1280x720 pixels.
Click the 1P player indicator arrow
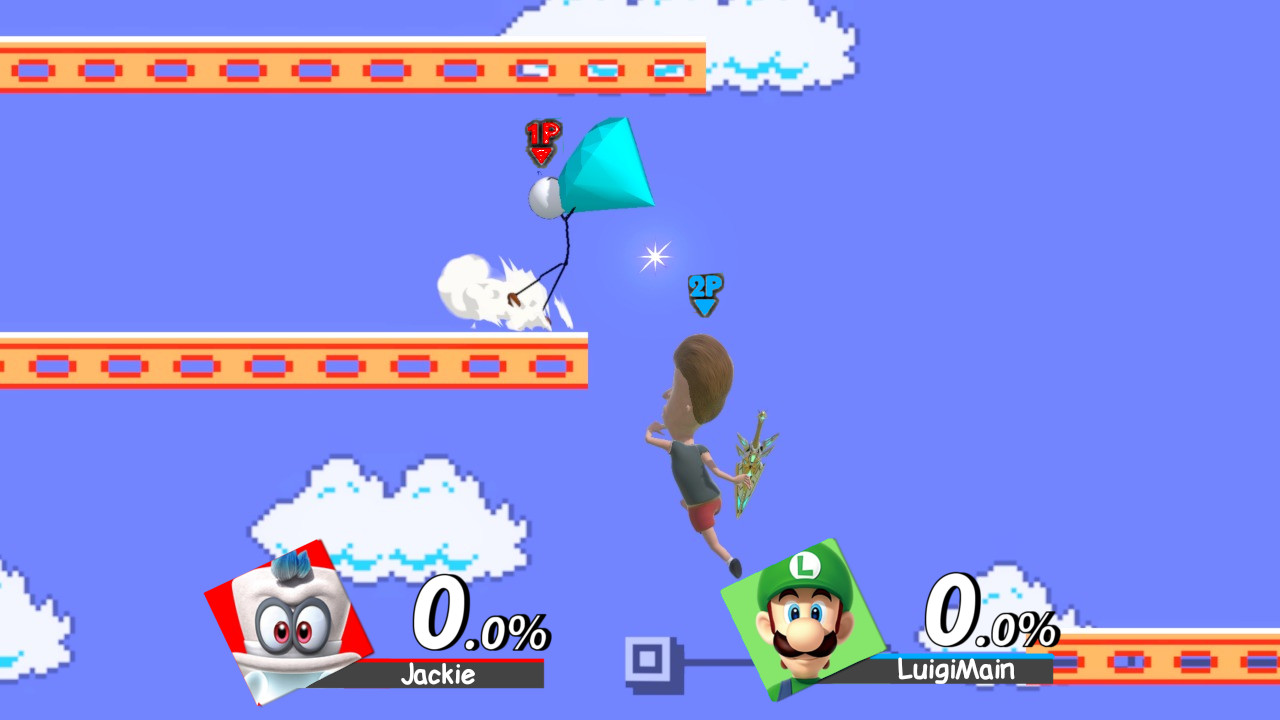tap(542, 143)
